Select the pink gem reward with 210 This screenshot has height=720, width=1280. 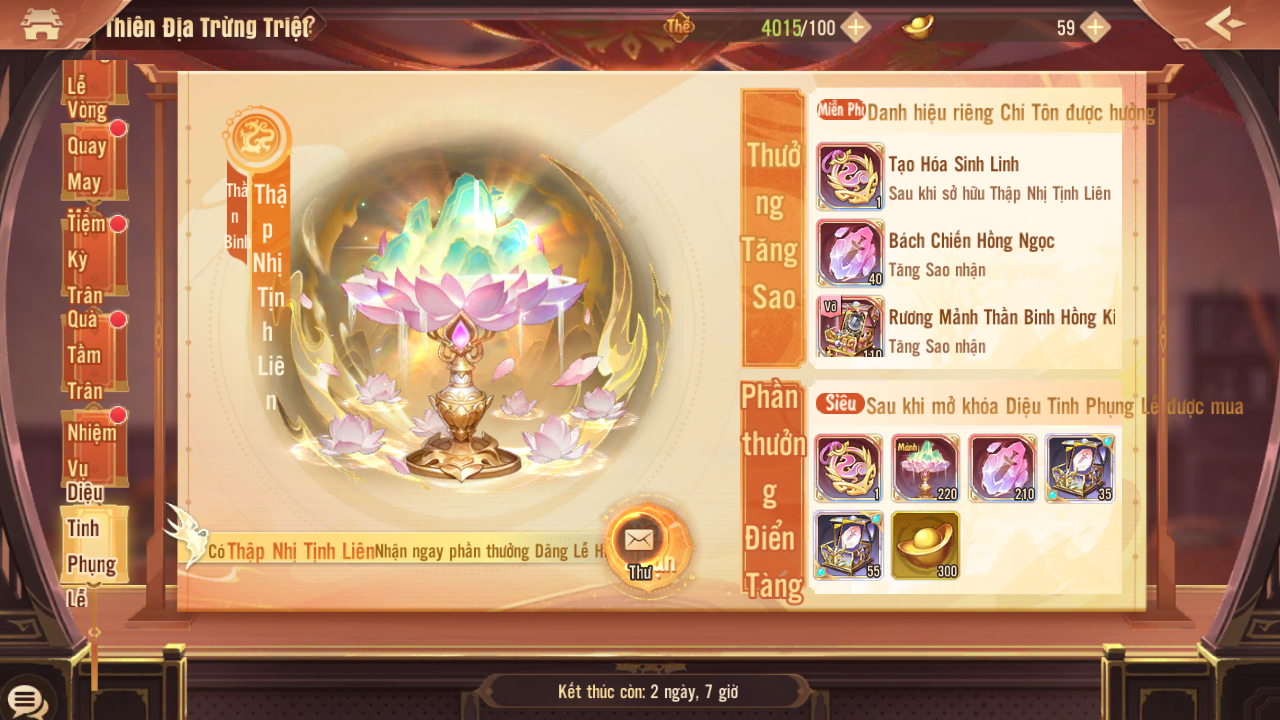coord(1002,468)
